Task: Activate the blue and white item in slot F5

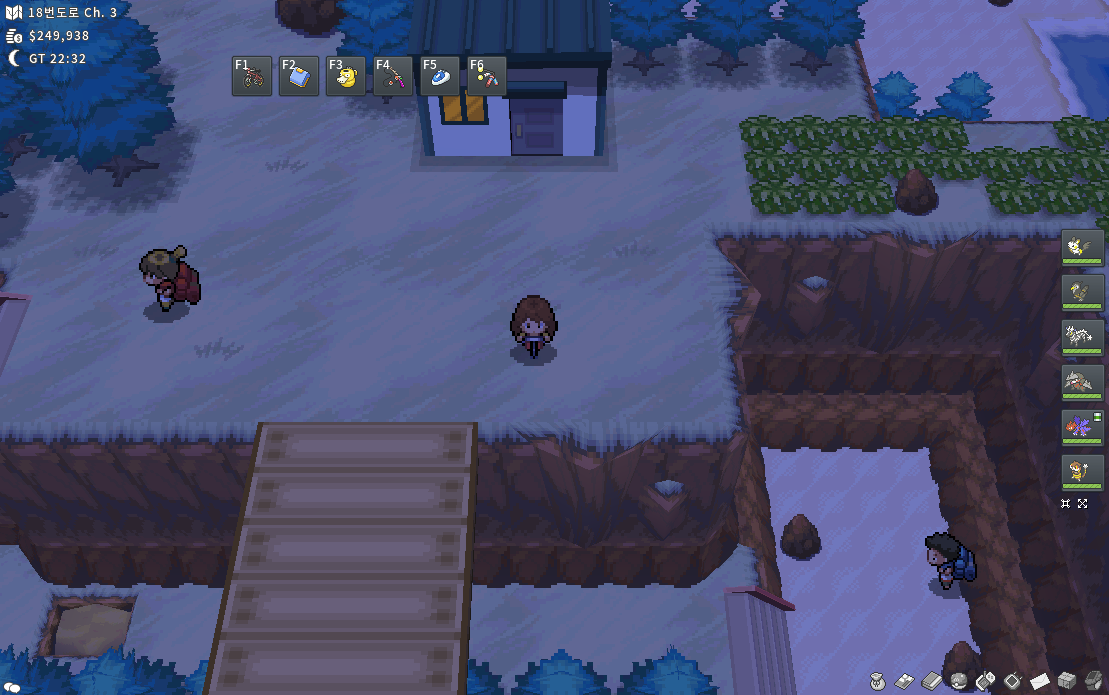Action: coord(440,76)
